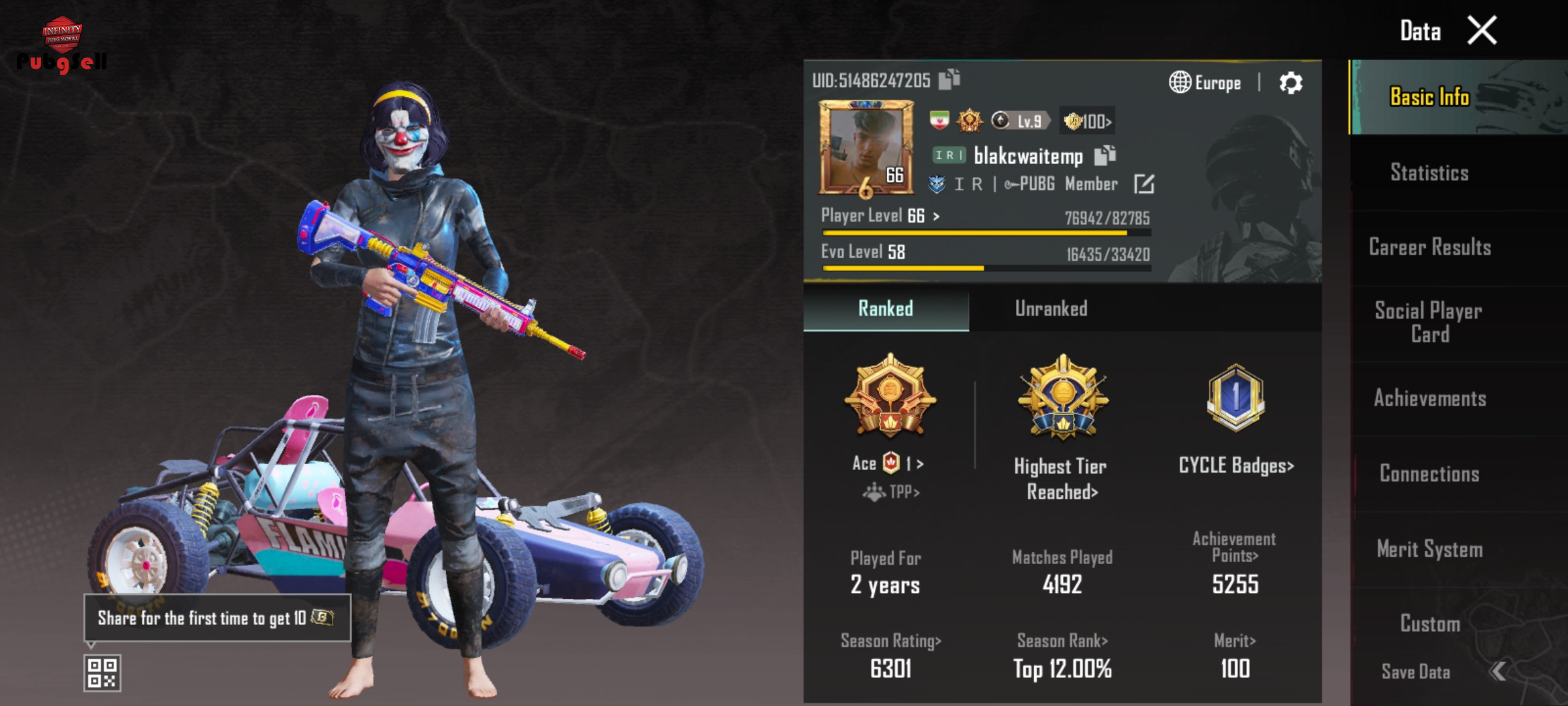
Task: View Connections
Action: tap(1429, 473)
